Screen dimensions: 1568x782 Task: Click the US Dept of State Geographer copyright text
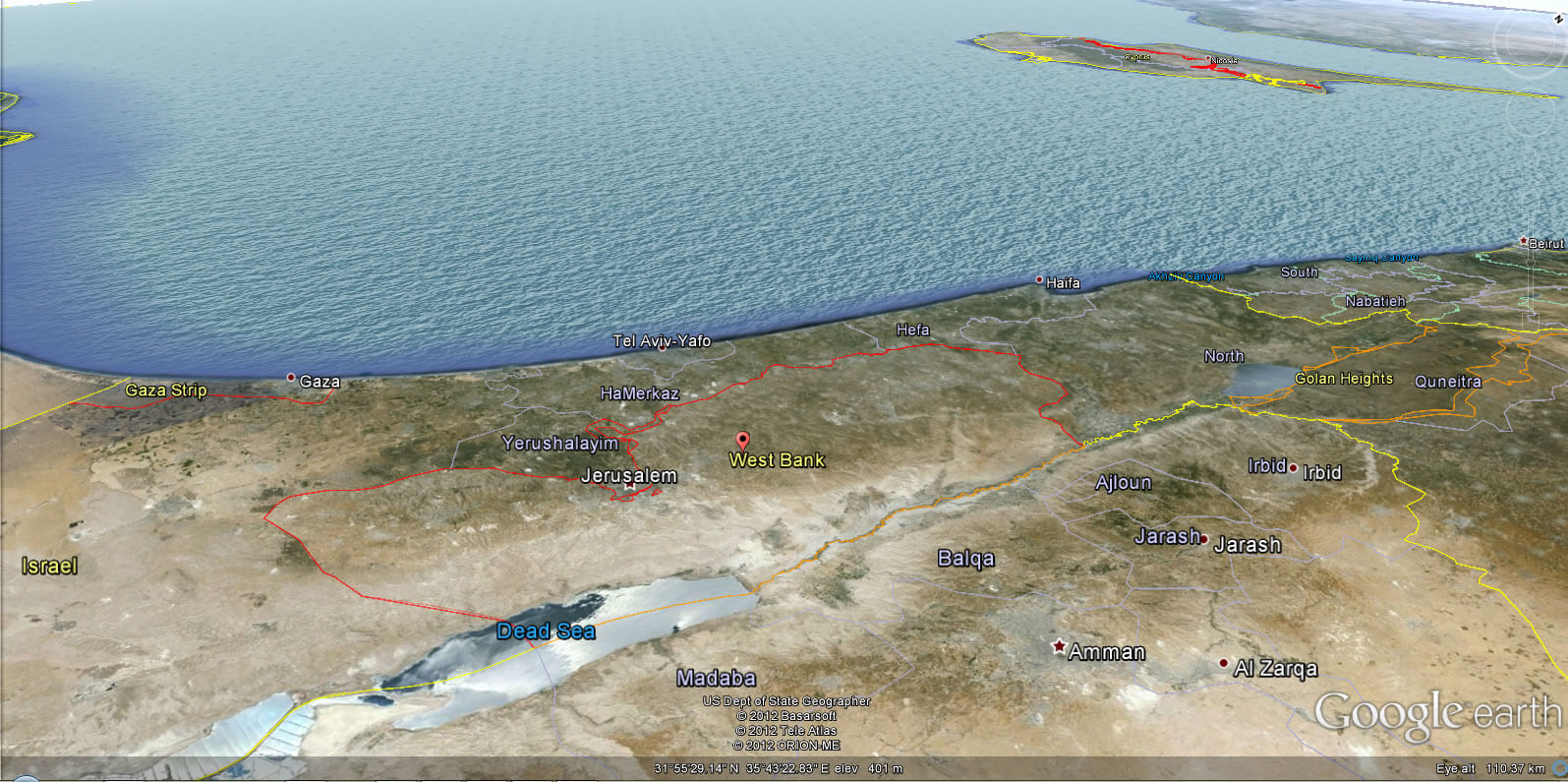785,700
